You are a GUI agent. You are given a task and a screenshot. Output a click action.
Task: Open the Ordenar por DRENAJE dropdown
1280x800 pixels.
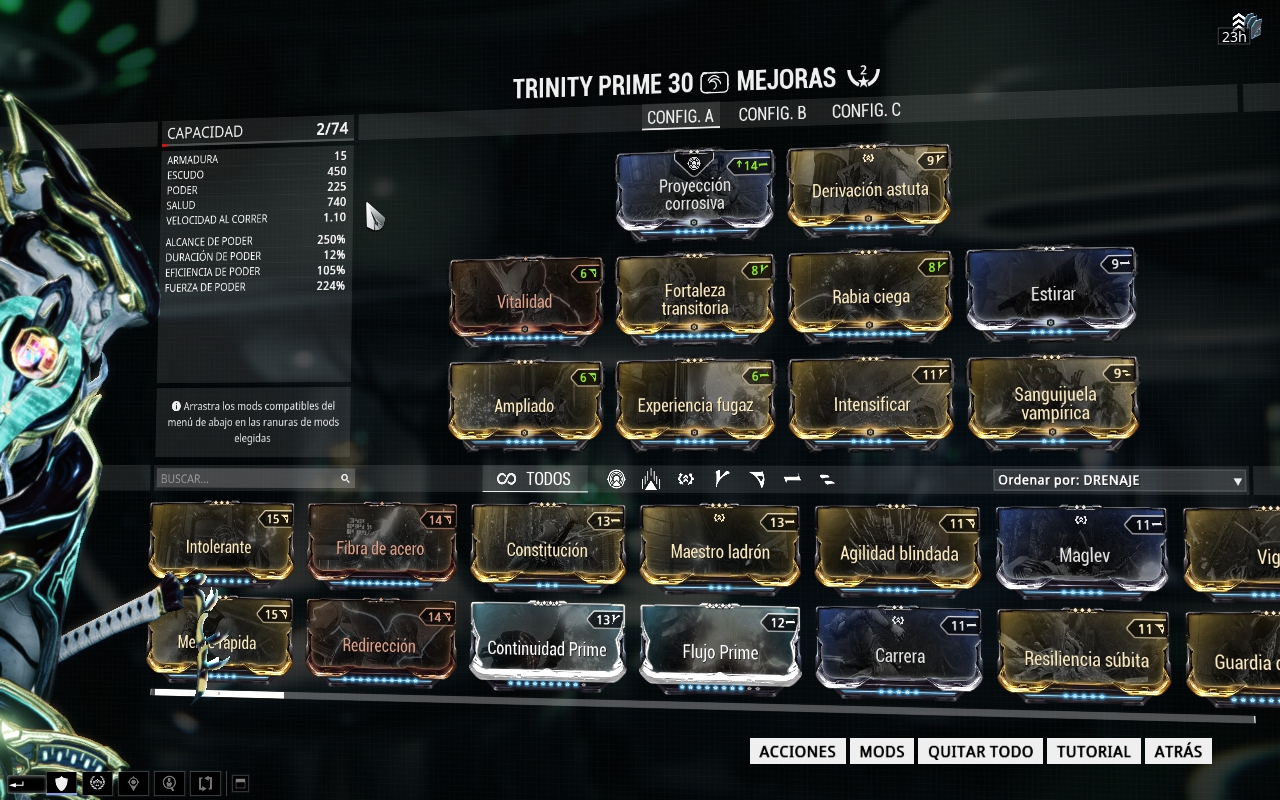(1118, 479)
